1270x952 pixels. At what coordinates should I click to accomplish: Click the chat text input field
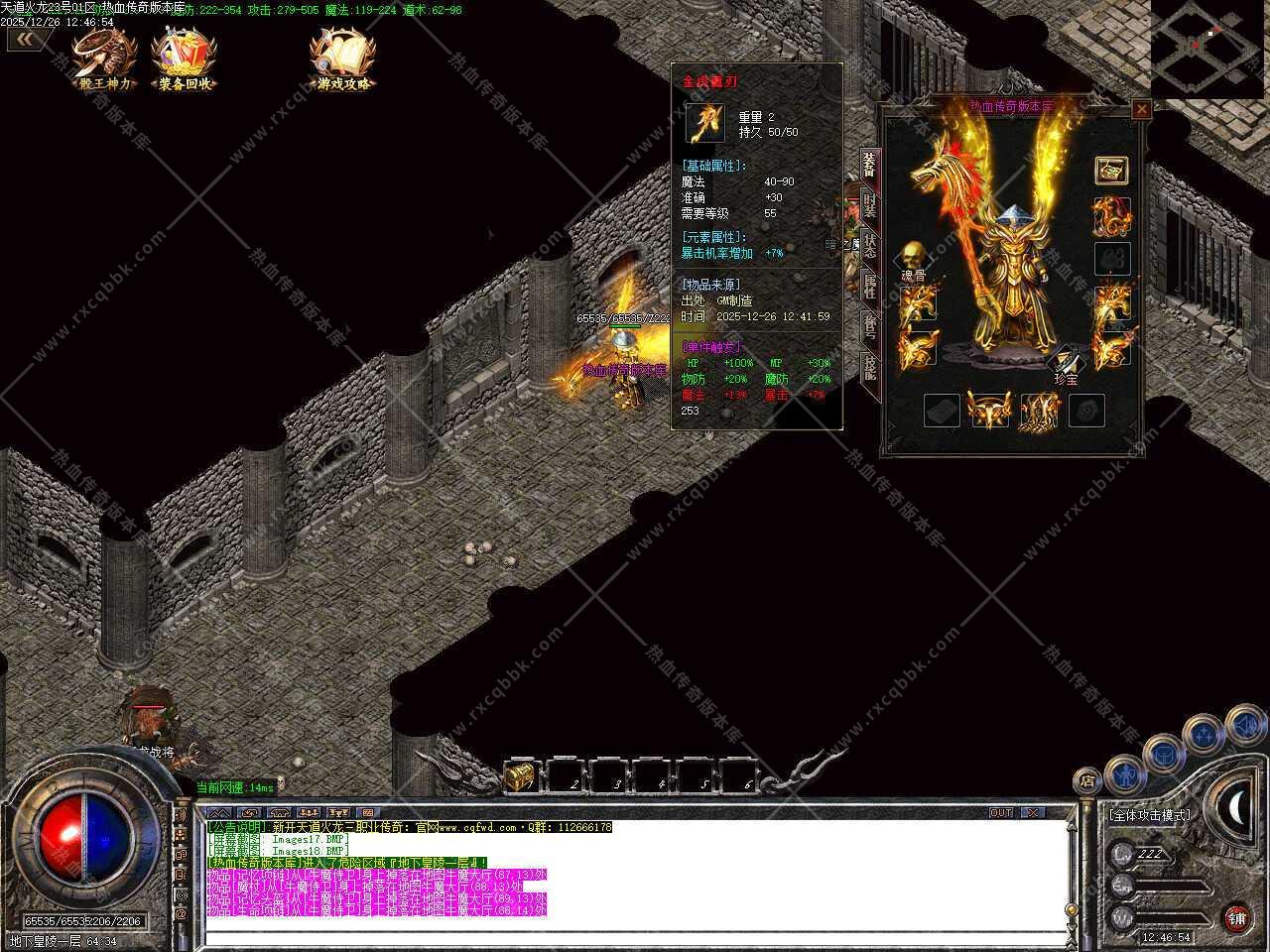coord(635,936)
